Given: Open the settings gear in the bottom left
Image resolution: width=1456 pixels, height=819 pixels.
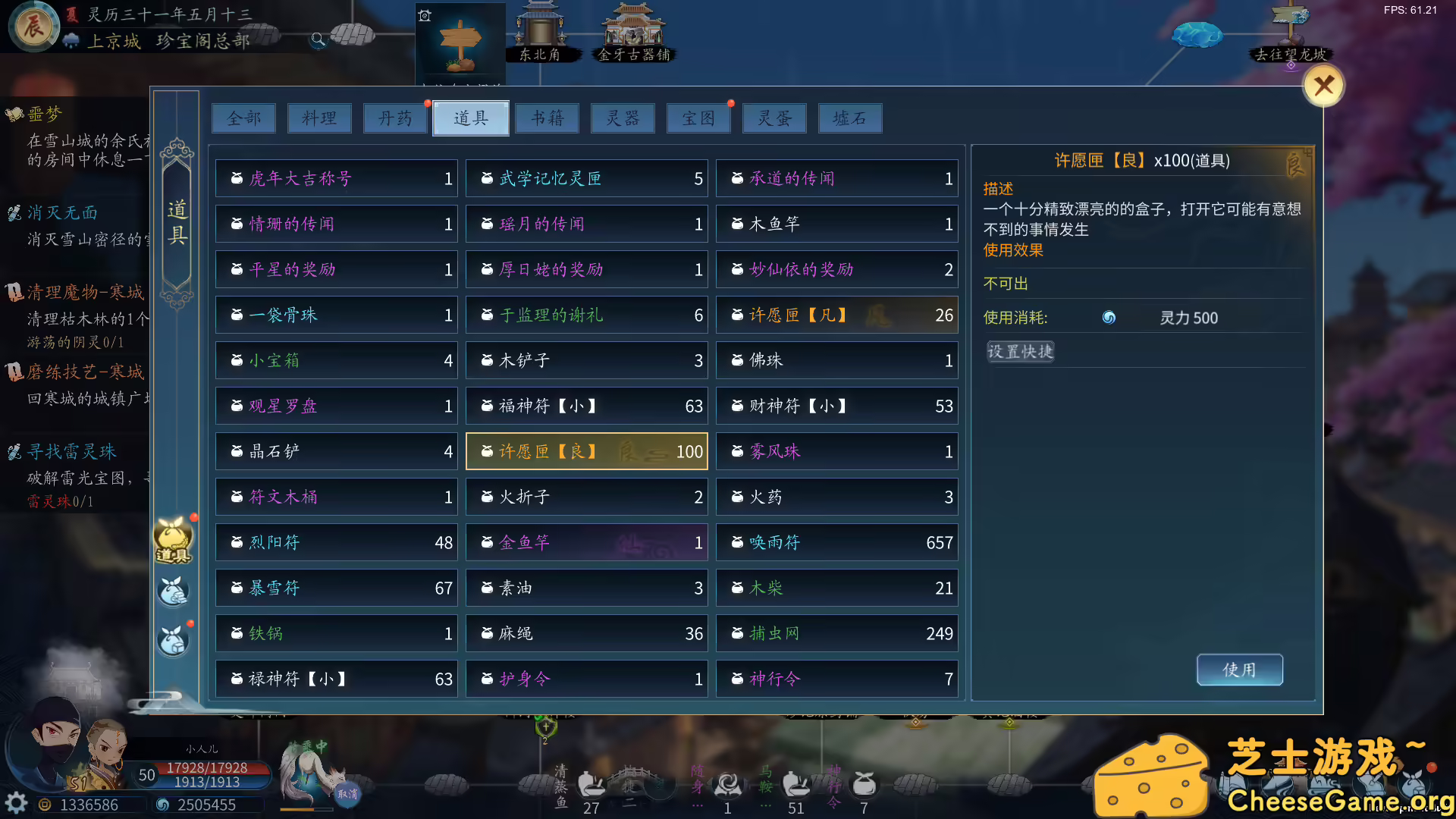Looking at the screenshot, I should pyautogui.click(x=17, y=802).
